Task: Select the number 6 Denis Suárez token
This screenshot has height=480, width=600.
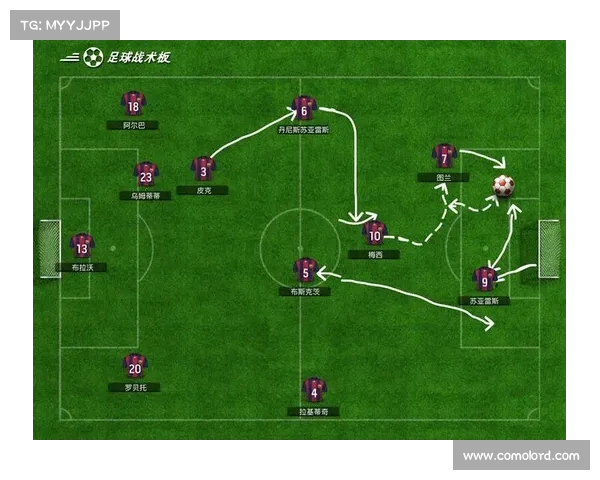Action: (x=304, y=107)
